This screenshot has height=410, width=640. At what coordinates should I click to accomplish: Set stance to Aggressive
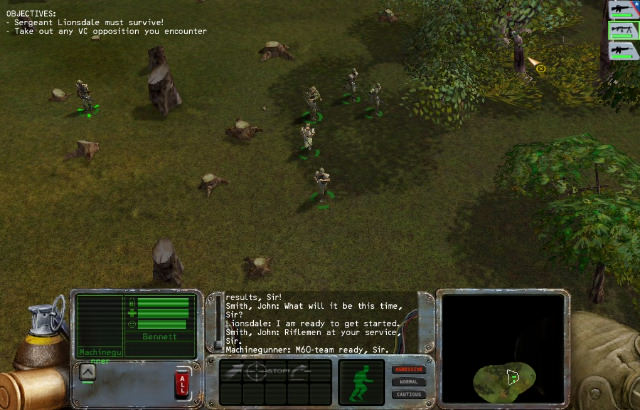coord(410,369)
